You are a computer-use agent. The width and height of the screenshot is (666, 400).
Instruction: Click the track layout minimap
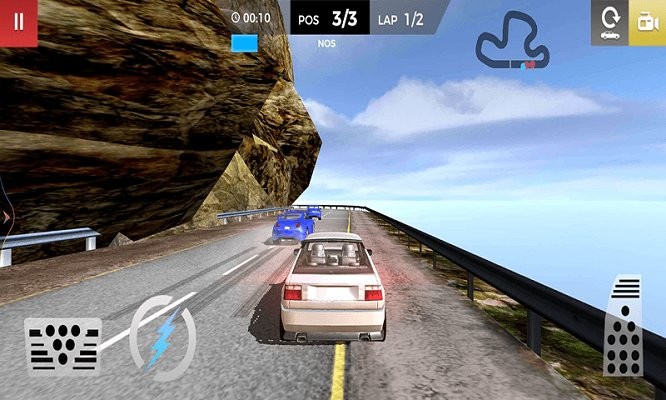point(511,42)
